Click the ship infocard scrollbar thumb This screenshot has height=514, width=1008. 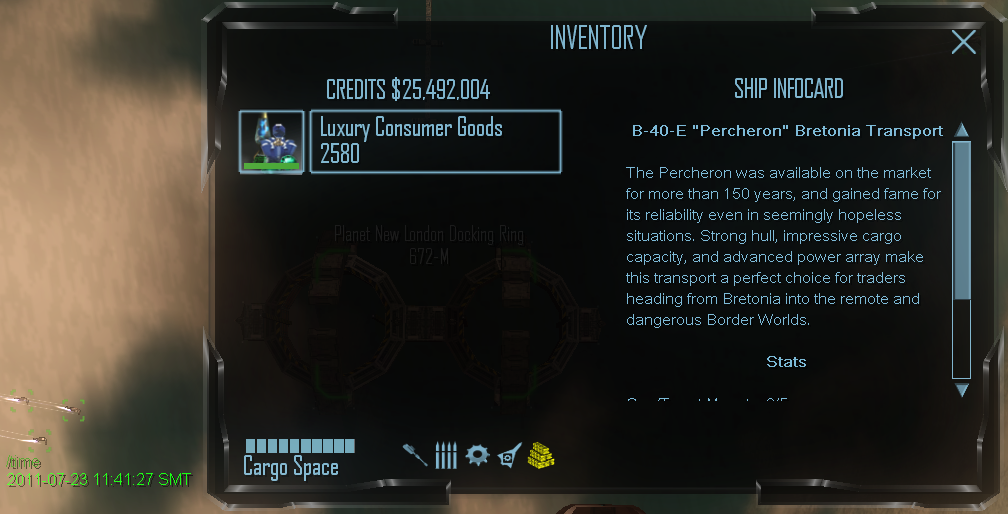point(962,220)
